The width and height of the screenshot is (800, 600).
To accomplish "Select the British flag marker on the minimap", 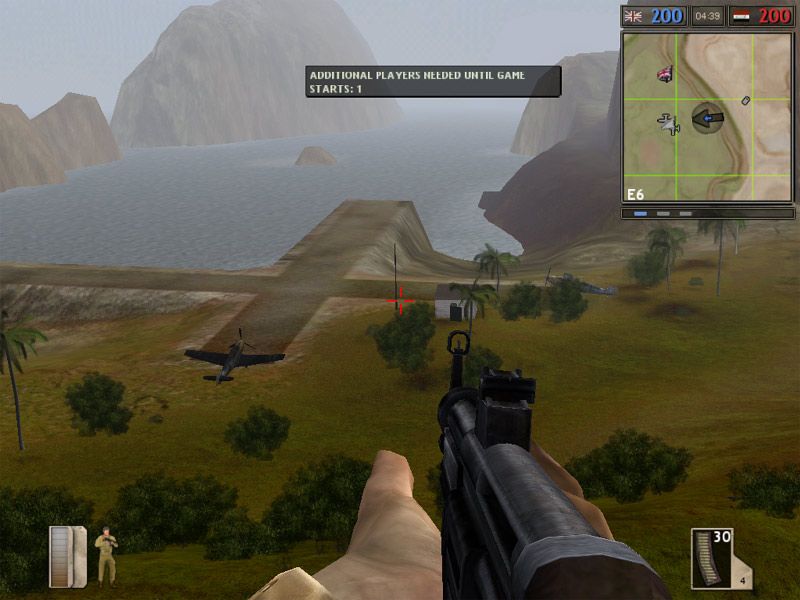I will 664,73.
